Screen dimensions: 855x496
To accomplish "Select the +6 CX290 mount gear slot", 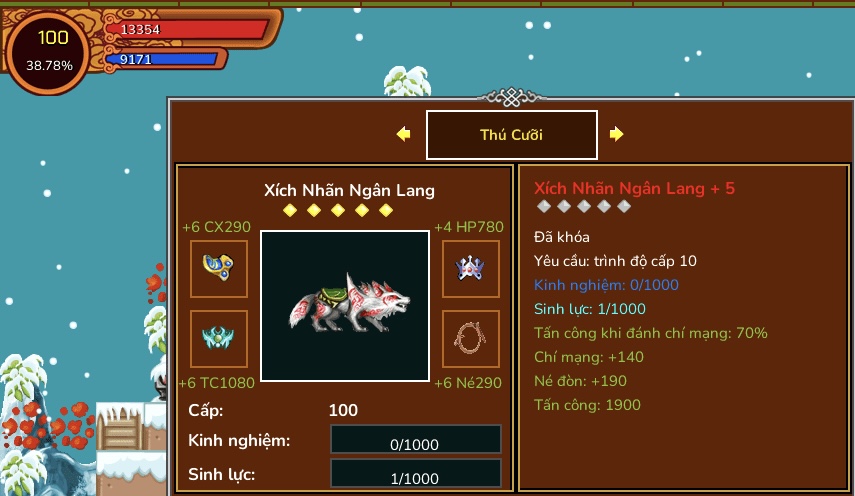I will [219, 269].
